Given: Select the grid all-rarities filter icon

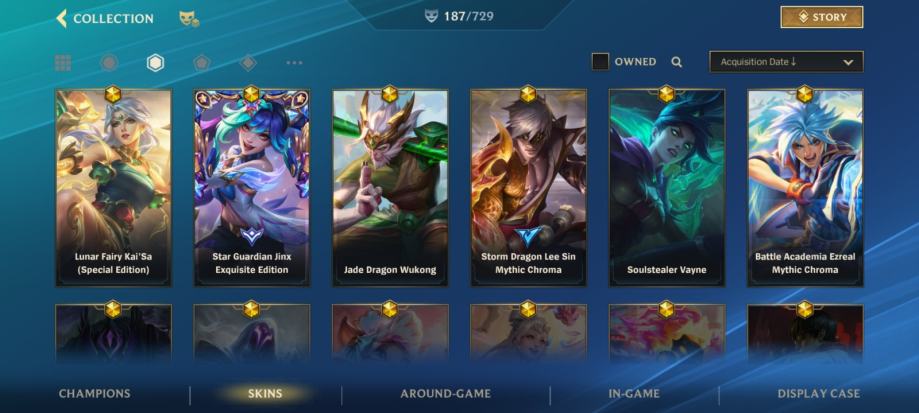Looking at the screenshot, I should click(63, 63).
